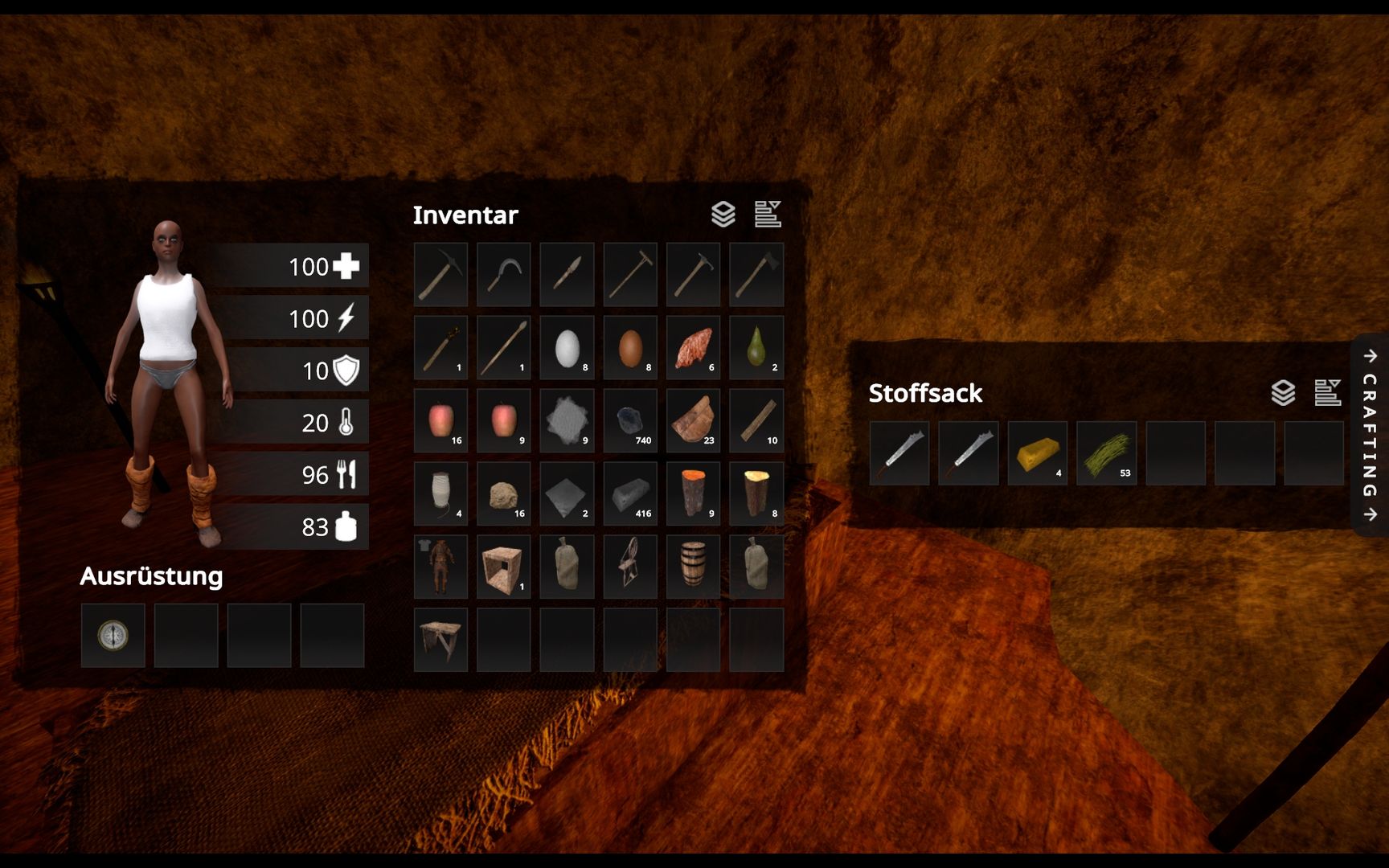Pick the yarn spool slot
The width and height of the screenshot is (1389, 868).
click(x=440, y=493)
